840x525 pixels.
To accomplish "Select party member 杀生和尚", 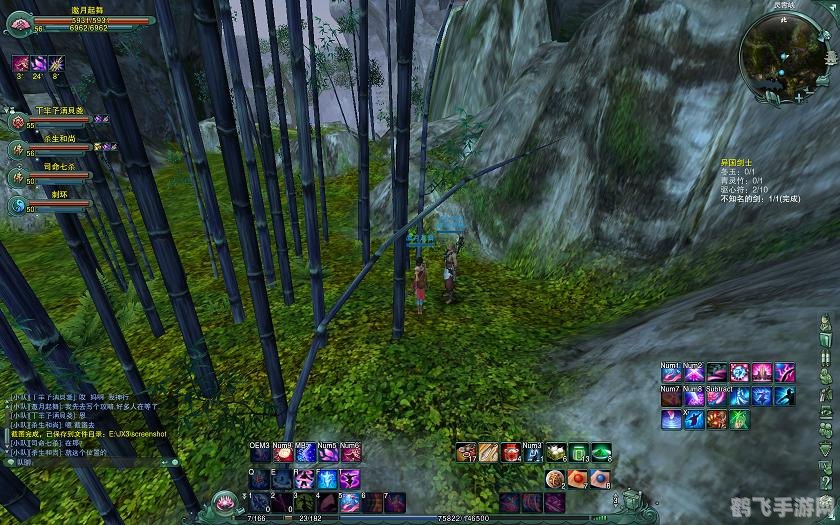I will point(18,148).
